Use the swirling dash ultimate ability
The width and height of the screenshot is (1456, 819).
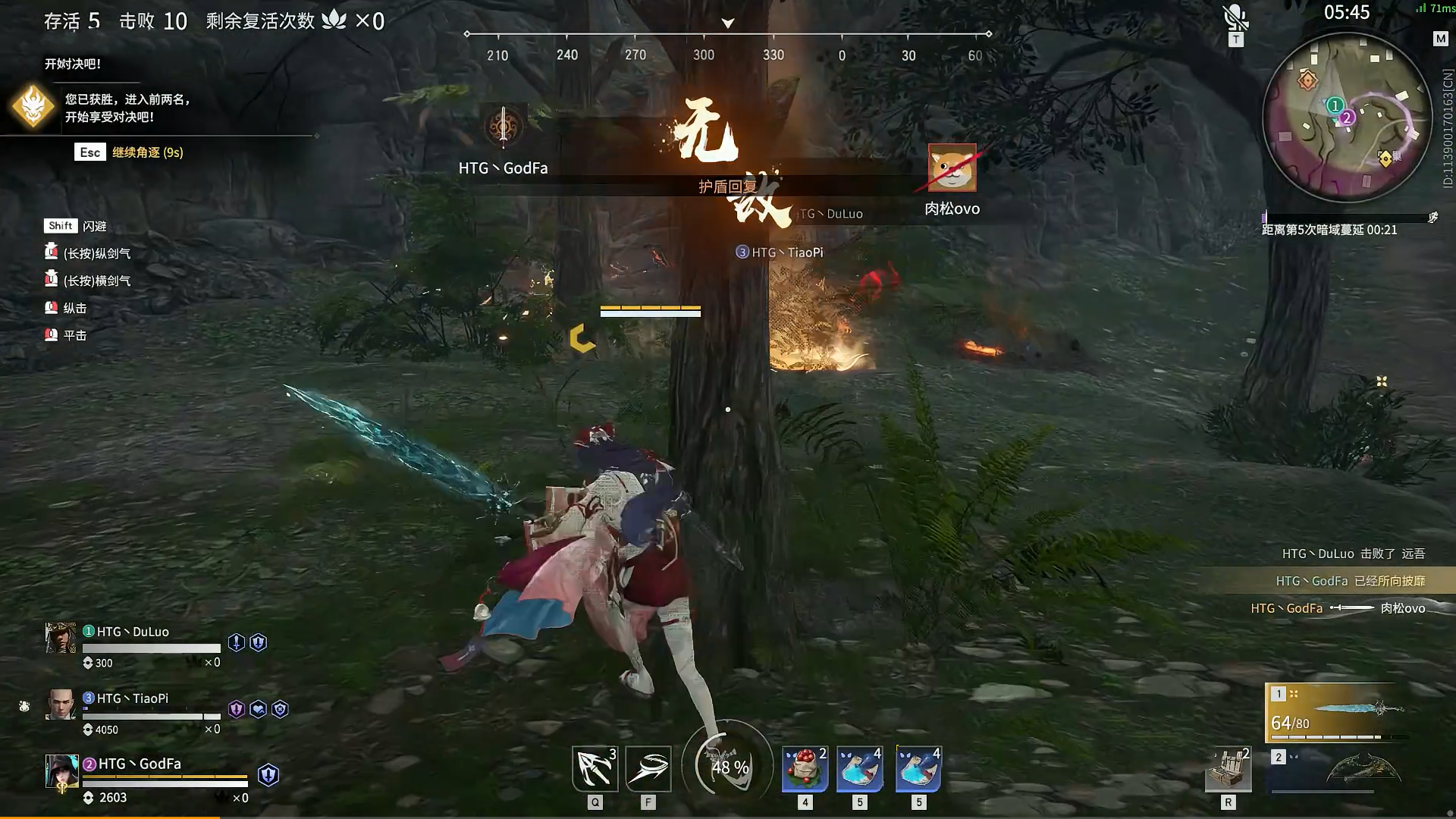coord(648,769)
